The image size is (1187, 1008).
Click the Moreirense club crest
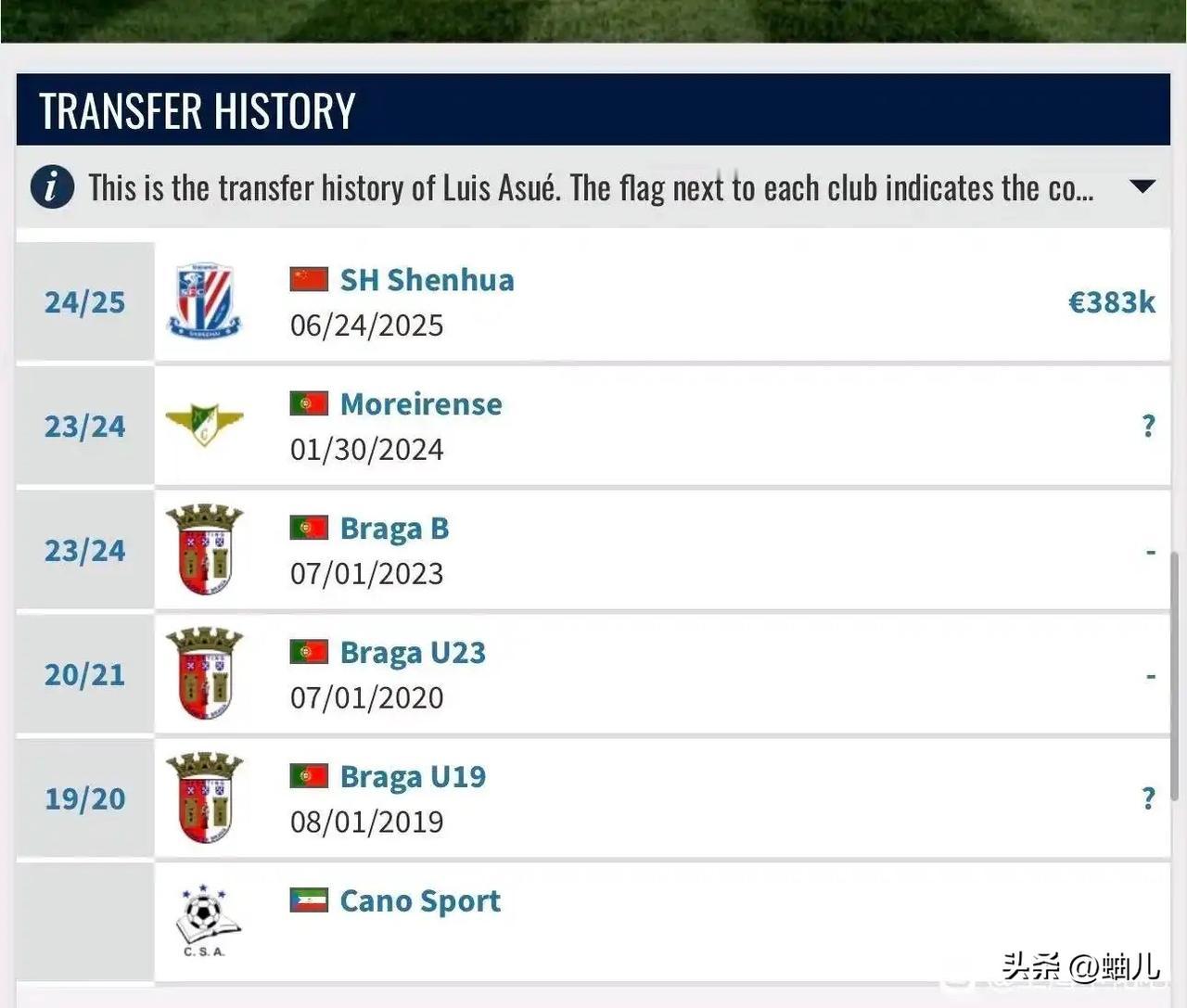[204, 425]
